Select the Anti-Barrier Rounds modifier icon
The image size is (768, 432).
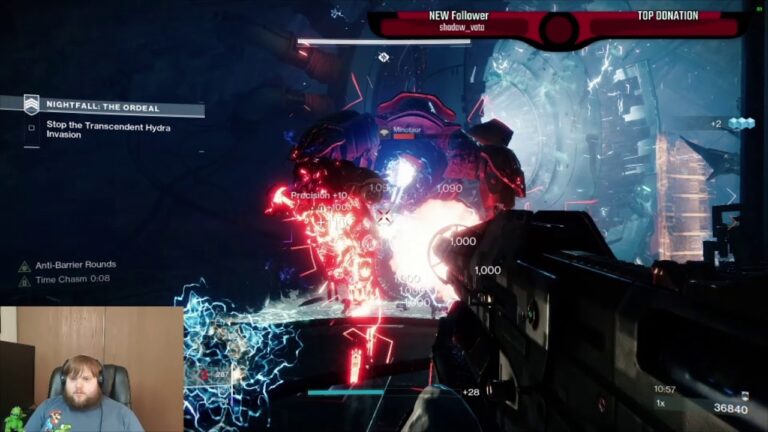[24, 266]
